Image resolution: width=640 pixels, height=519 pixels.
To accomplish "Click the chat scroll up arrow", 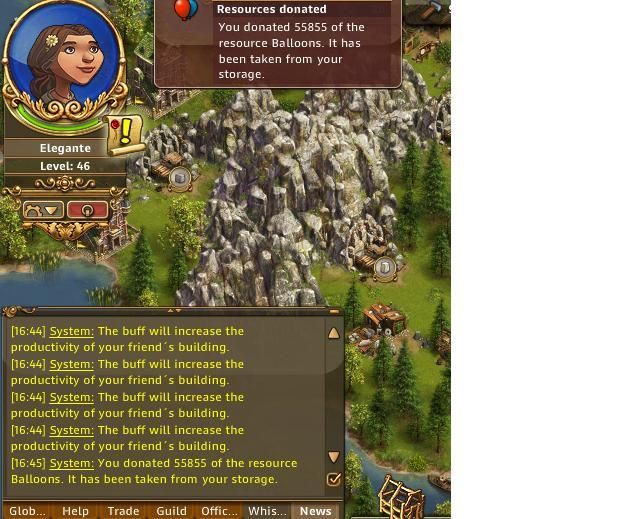I will (334, 333).
